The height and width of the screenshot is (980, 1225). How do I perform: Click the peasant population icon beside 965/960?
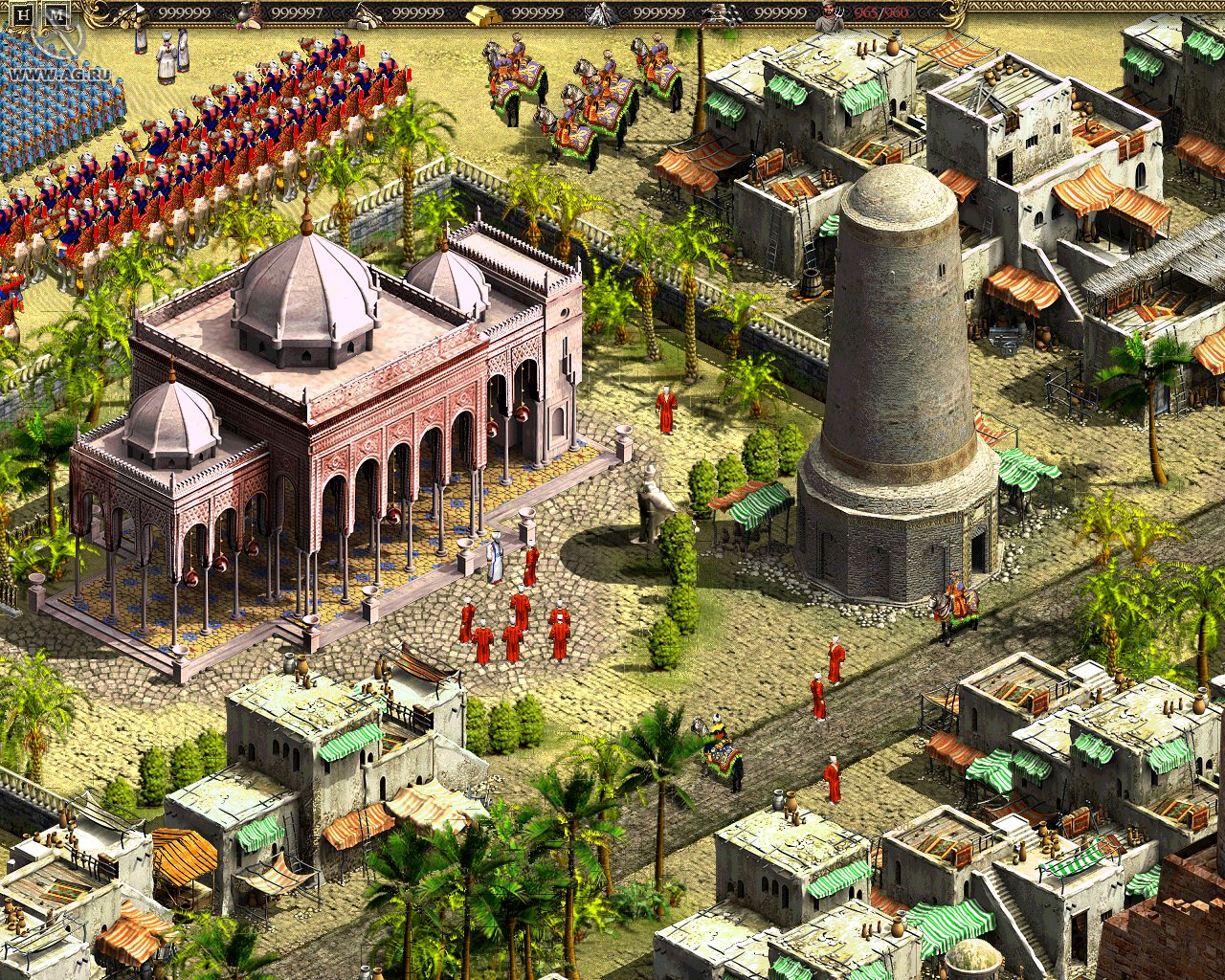click(827, 12)
